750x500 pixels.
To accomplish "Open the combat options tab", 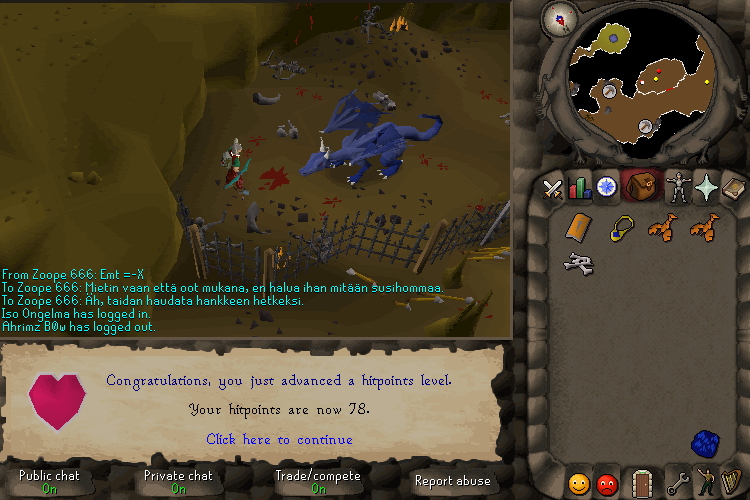I will [x=553, y=187].
